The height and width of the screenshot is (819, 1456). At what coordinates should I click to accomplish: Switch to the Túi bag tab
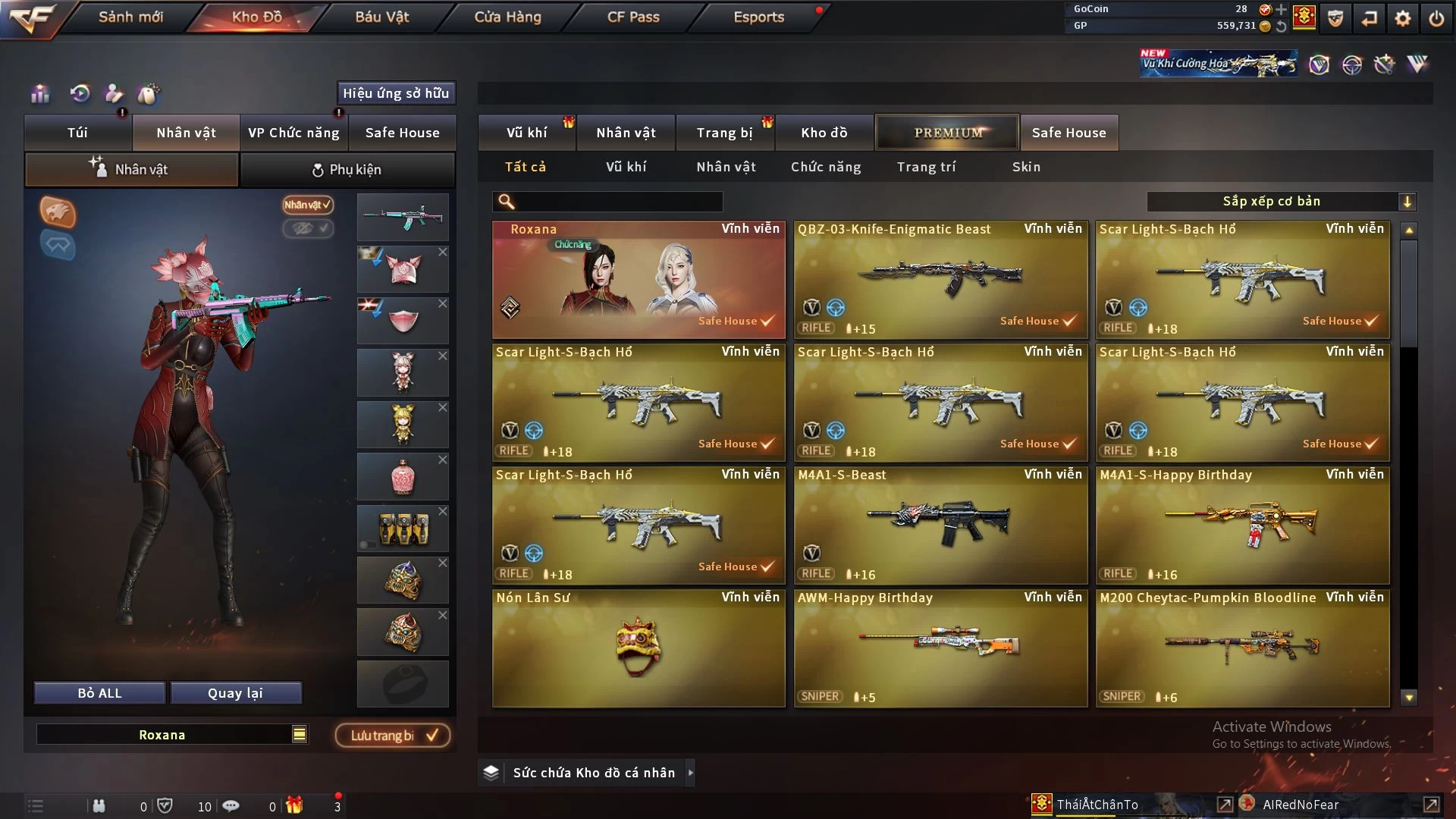coord(77,133)
